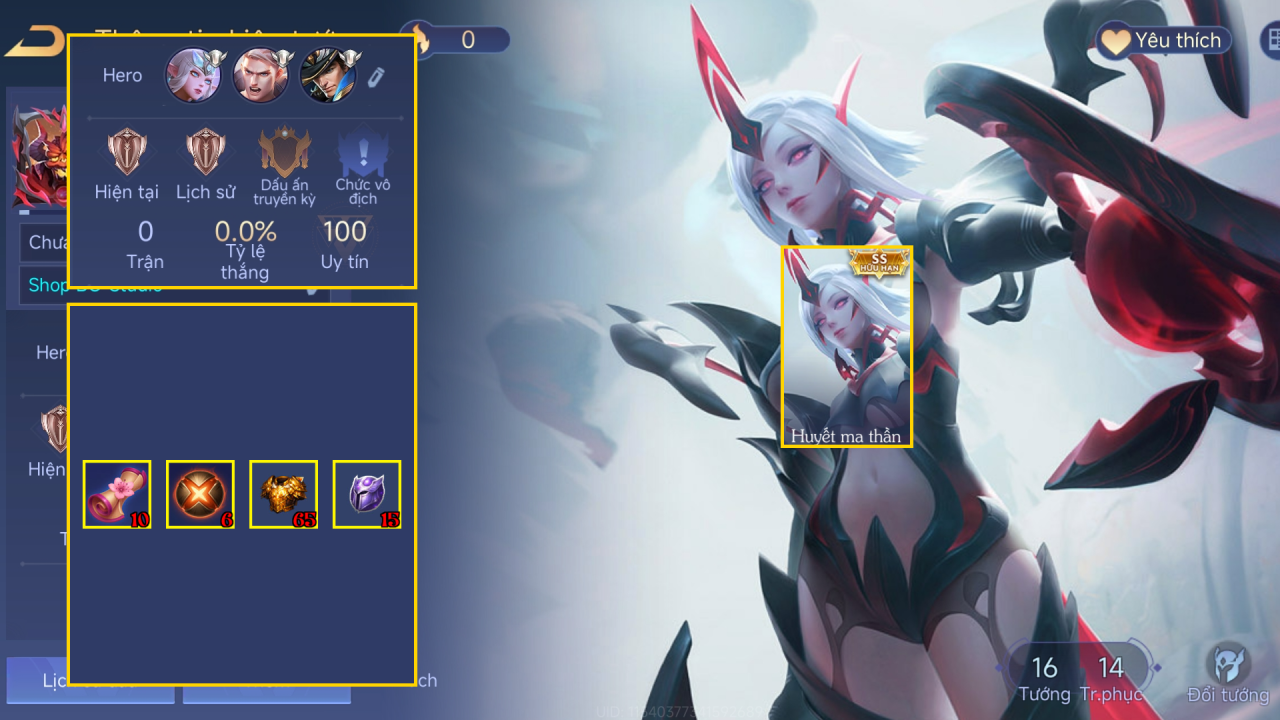Select the pink flower scroll item
The image size is (1280, 720).
point(117,494)
